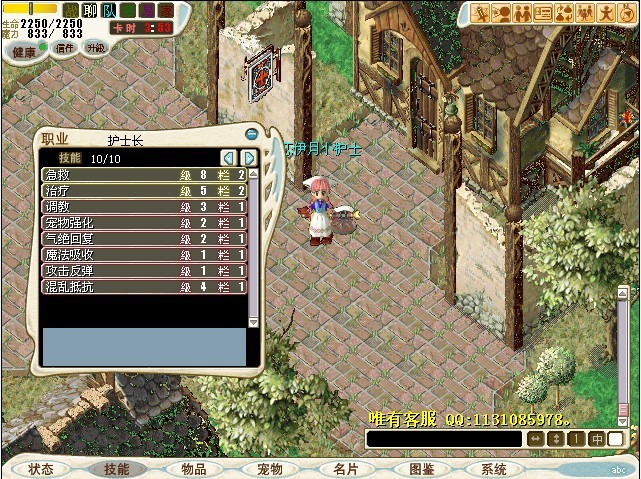Pick the 宠物强化 skill row

144,223
